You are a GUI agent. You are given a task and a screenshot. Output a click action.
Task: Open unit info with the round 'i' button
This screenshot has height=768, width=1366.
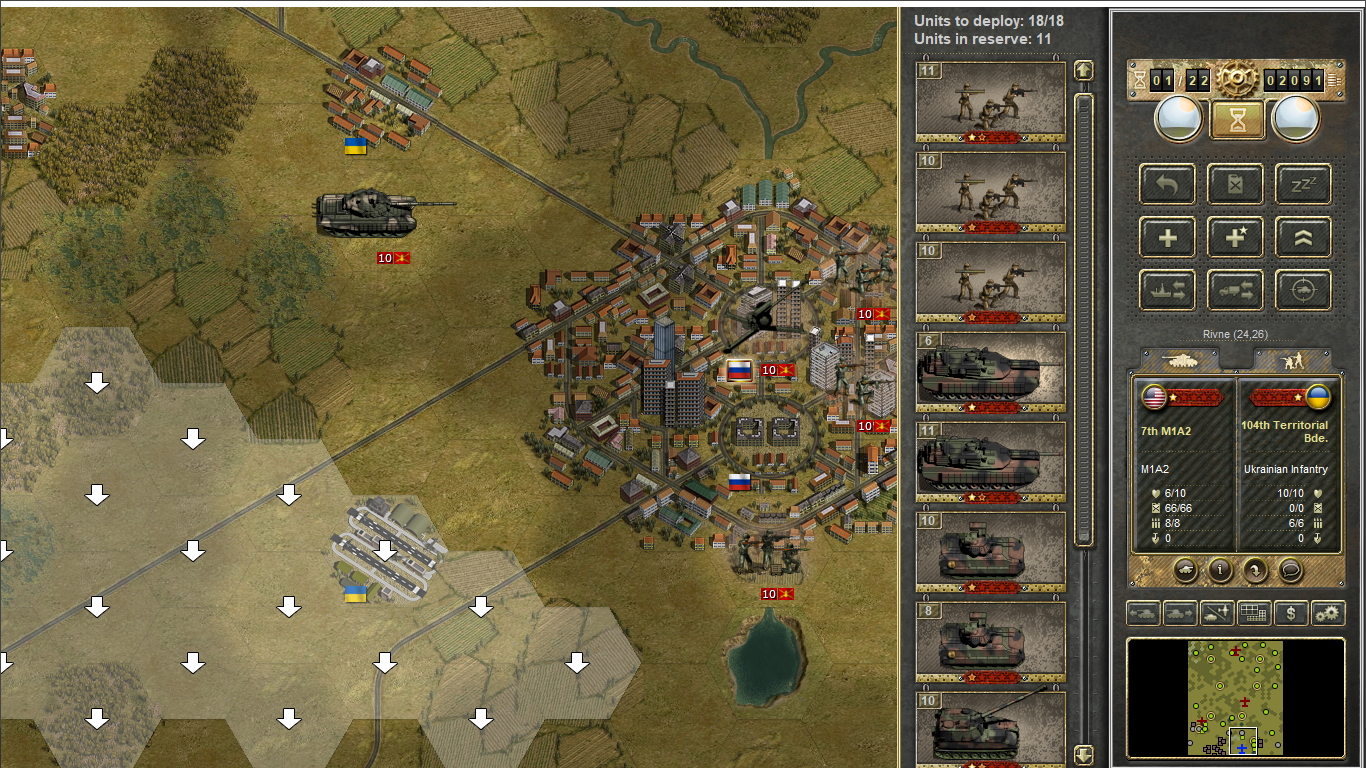(x=1219, y=570)
